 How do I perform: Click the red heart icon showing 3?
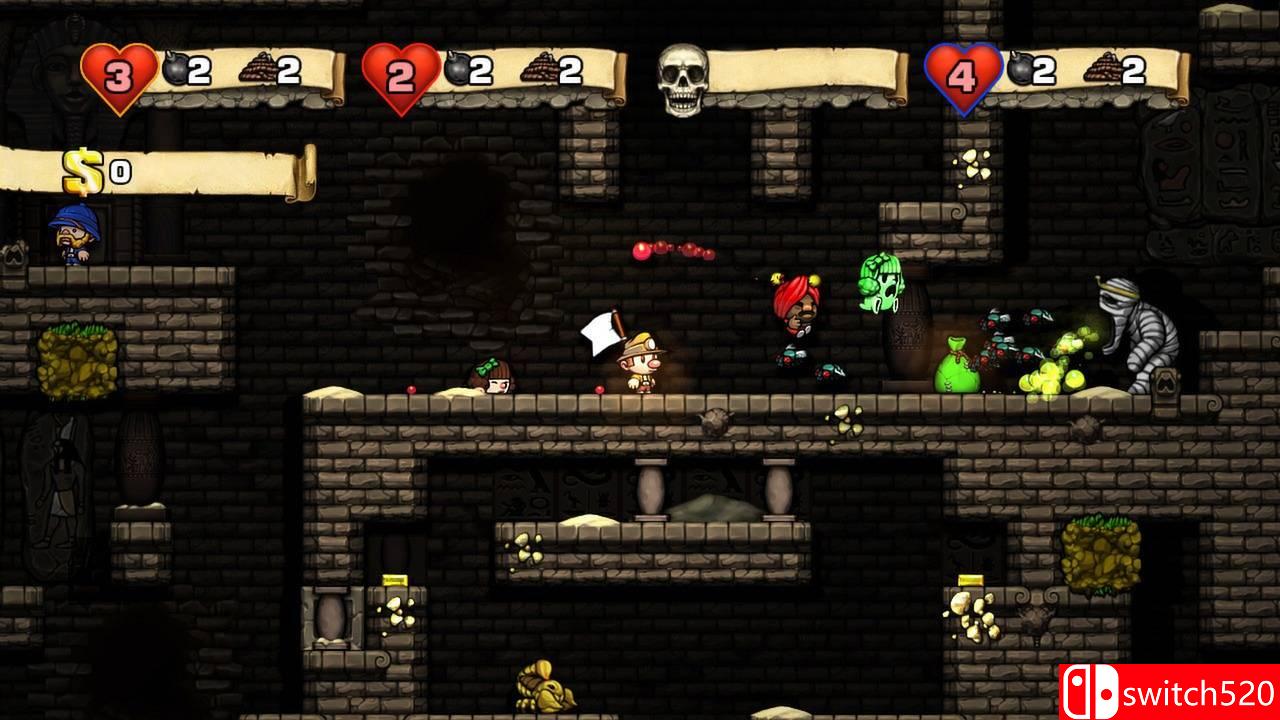[120, 70]
